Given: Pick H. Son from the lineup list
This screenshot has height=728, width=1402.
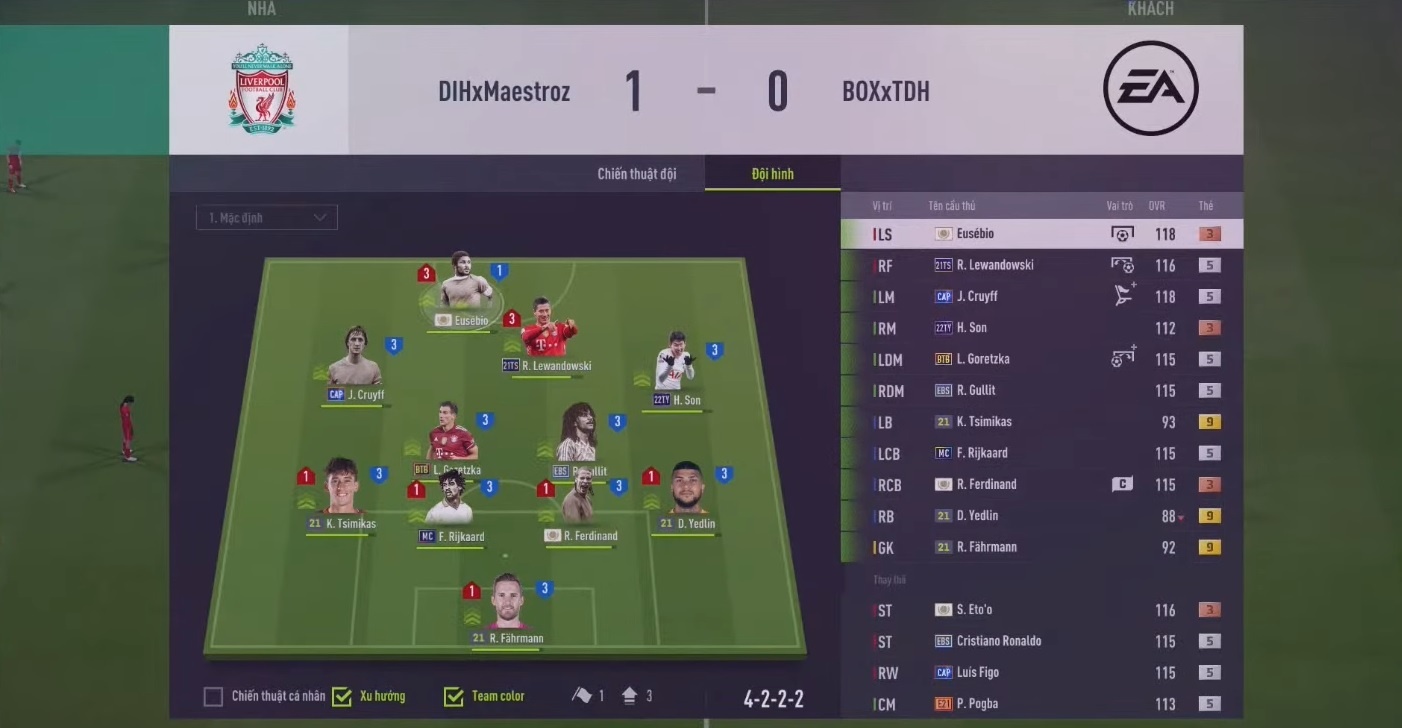Looking at the screenshot, I should (1040, 328).
